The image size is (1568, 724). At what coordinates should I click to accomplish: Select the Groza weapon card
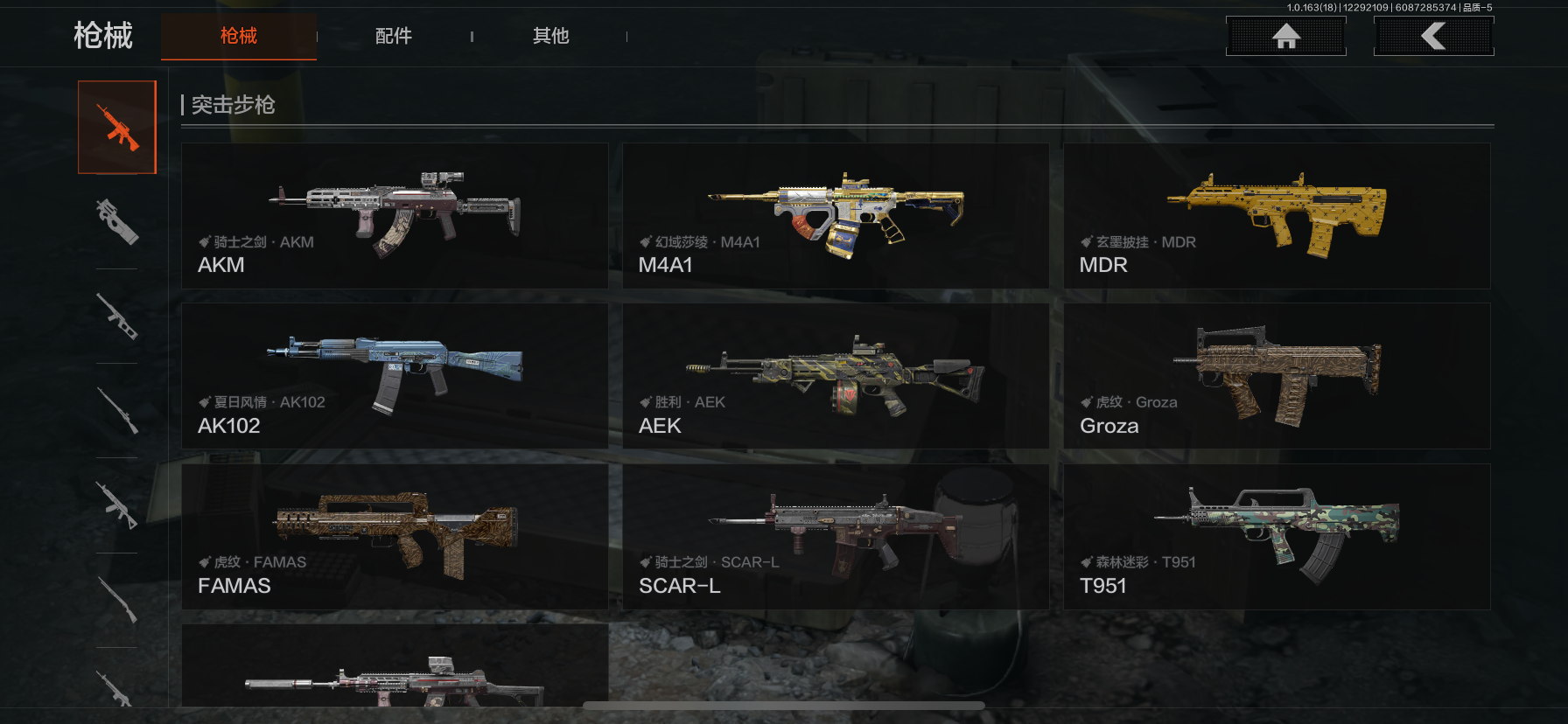(1277, 376)
